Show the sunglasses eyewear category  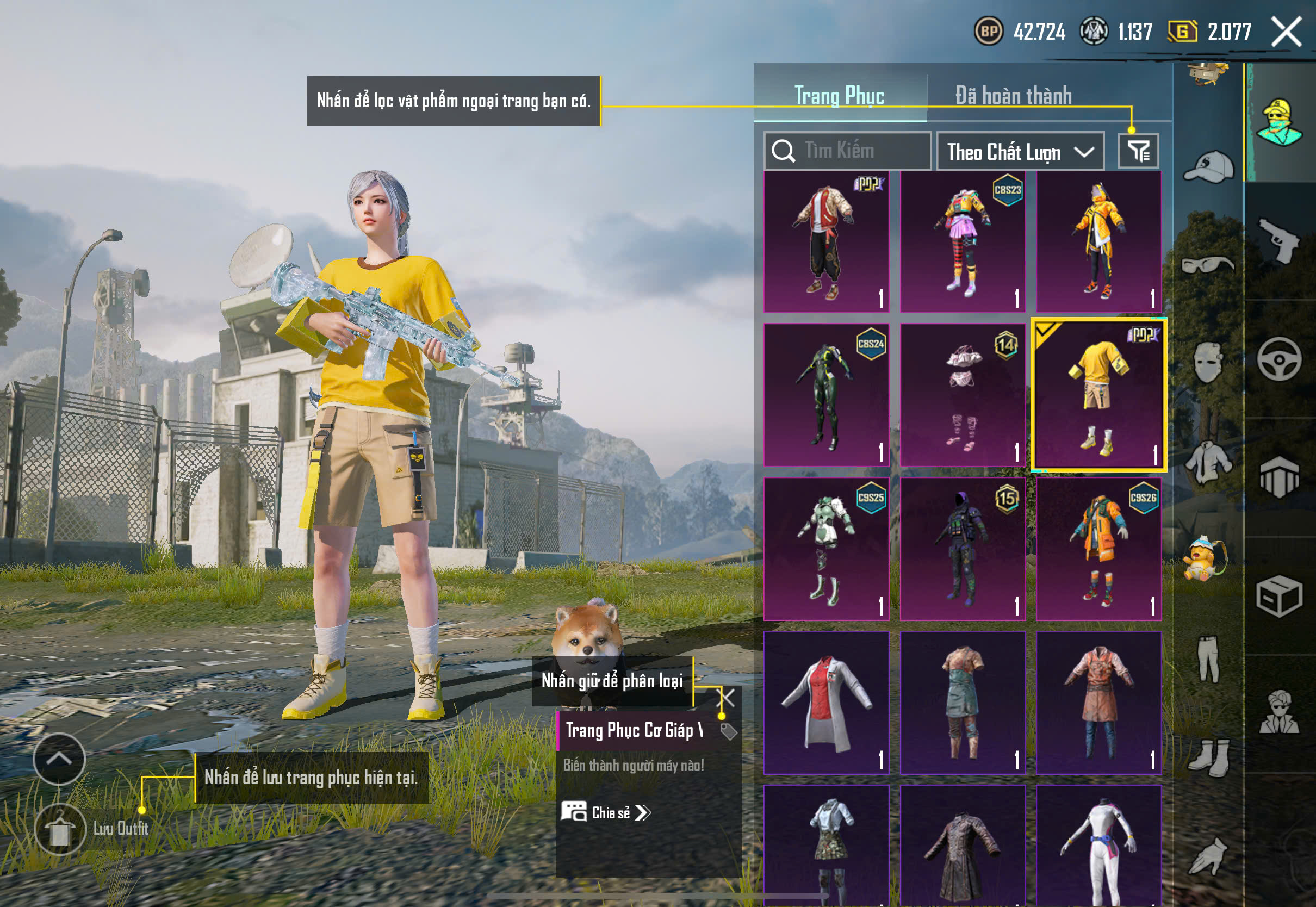pyautogui.click(x=1208, y=264)
